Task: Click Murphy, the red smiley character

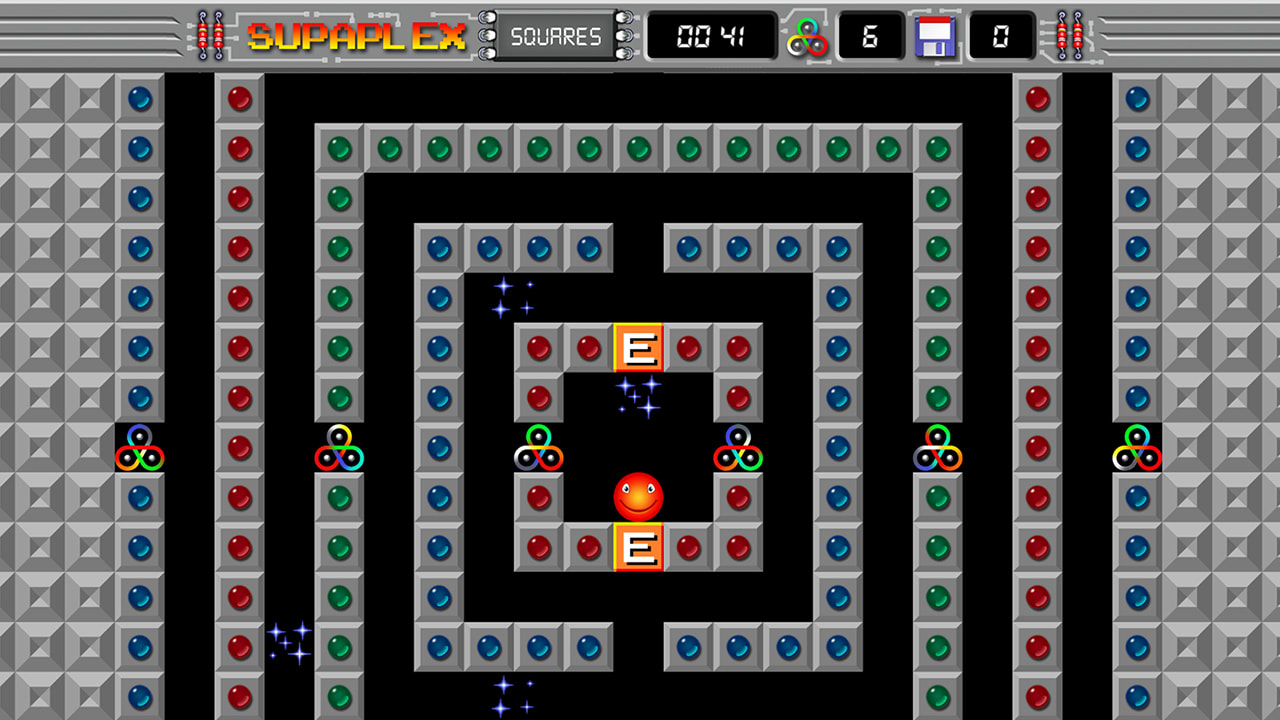Action: click(x=637, y=497)
